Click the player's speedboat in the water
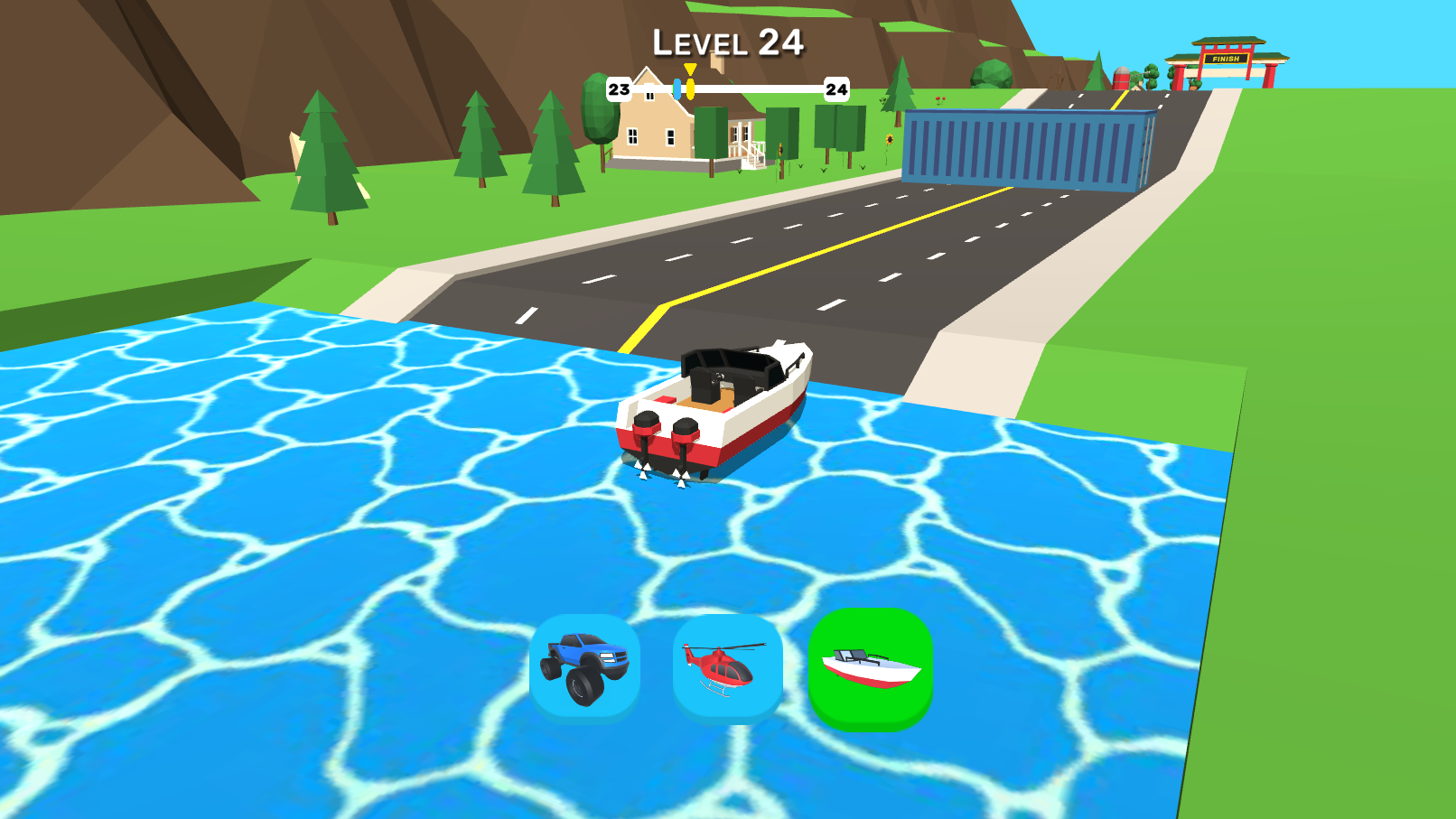1456x819 pixels. (718, 406)
